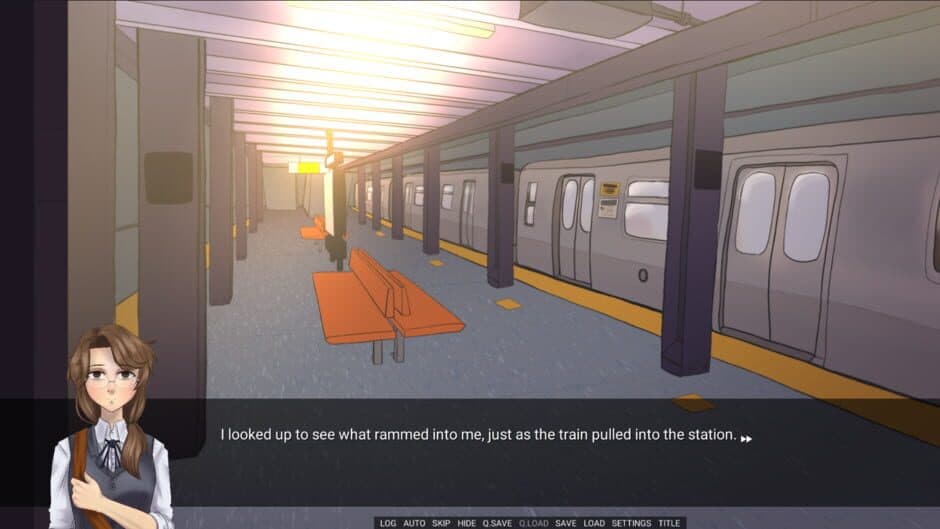Open the dialogue LOG
The image size is (940, 529).
(388, 523)
